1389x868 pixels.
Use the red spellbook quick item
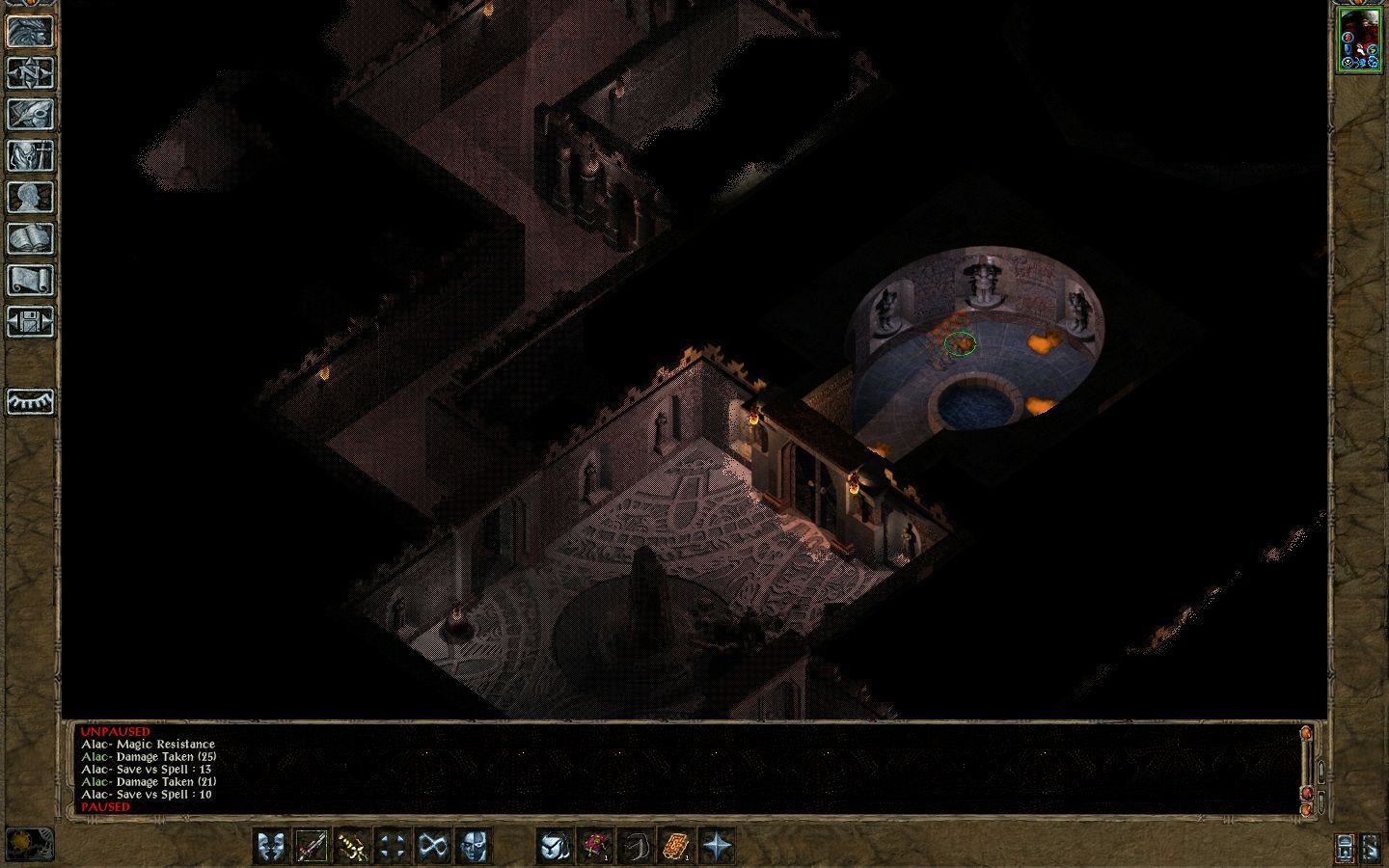pyautogui.click(x=594, y=847)
